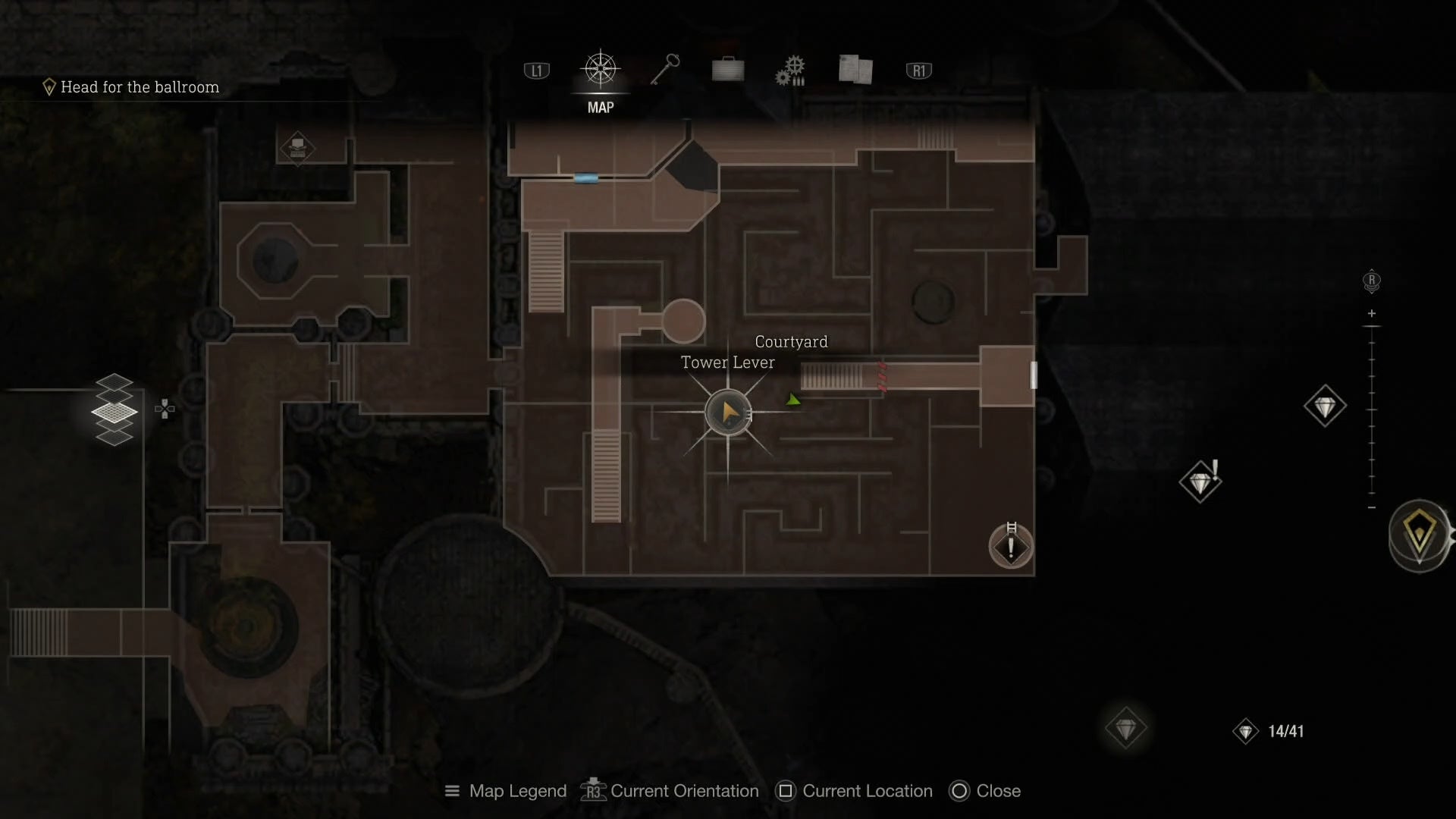
Task: Click the ladder treasure marker on the map
Action: pyautogui.click(x=1010, y=544)
